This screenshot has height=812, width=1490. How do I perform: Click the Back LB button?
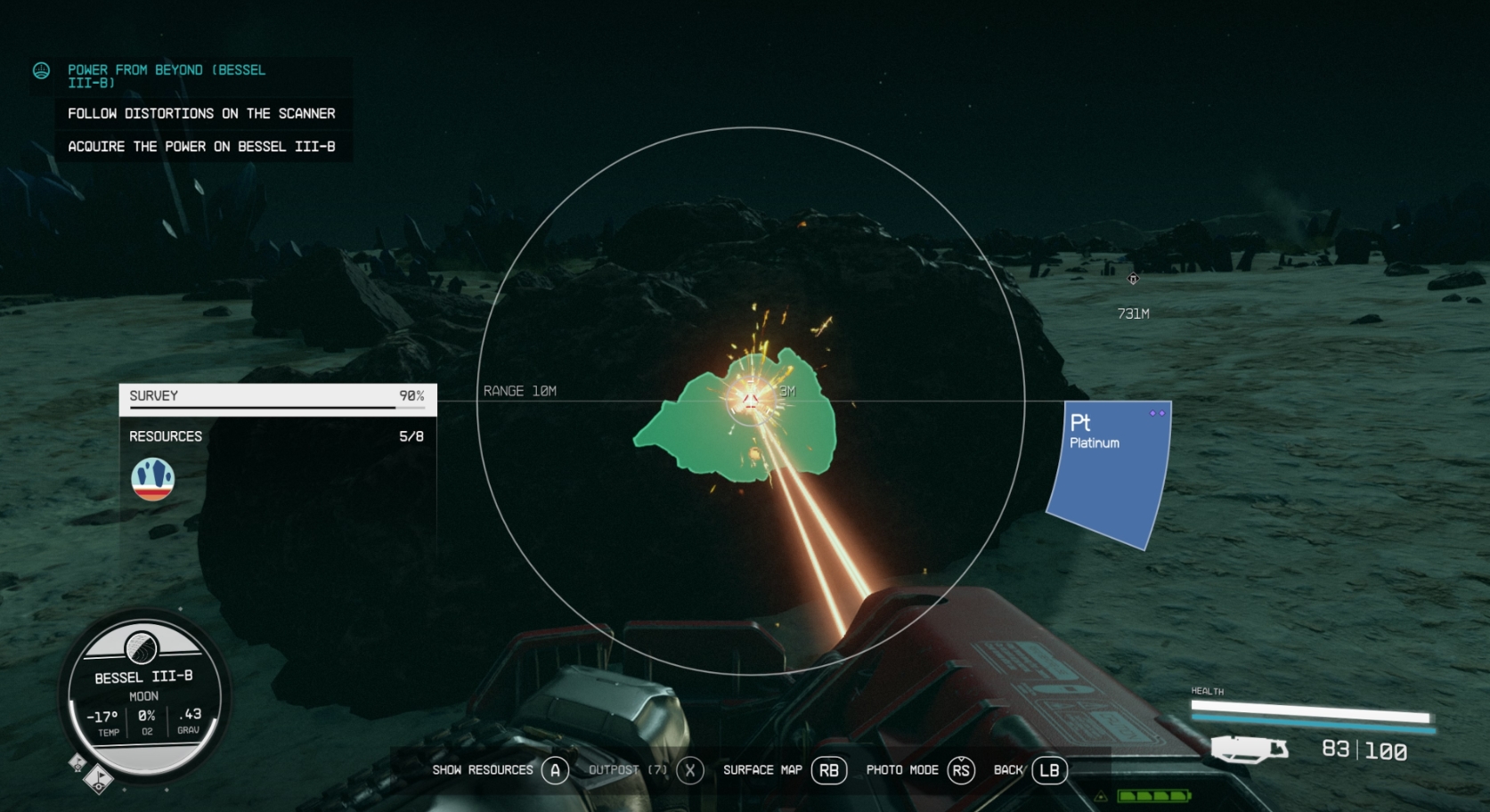coord(1047,769)
